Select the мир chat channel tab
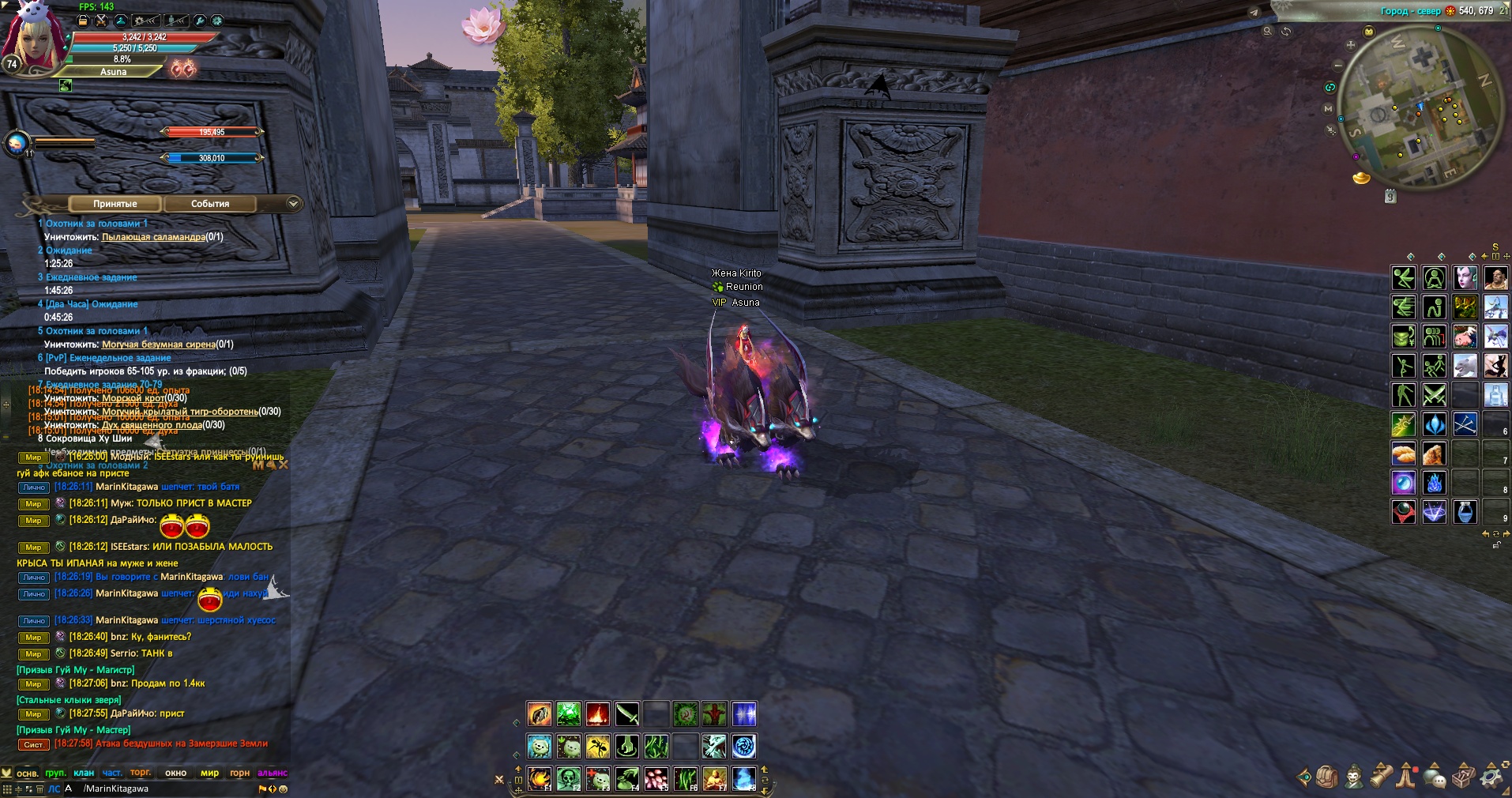The height and width of the screenshot is (798, 1512). tap(209, 773)
